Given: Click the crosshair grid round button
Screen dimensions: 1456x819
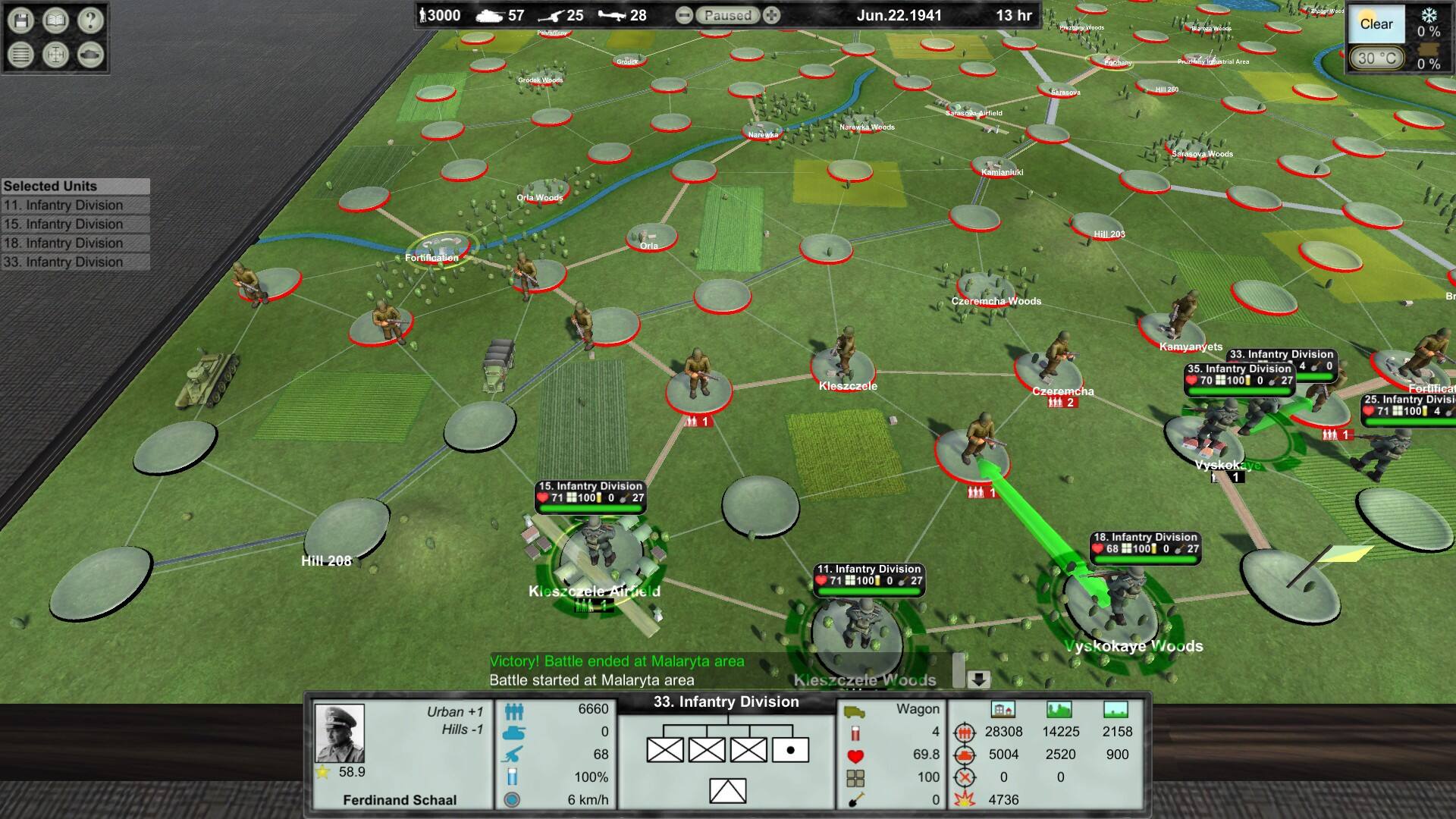Looking at the screenshot, I should [55, 55].
